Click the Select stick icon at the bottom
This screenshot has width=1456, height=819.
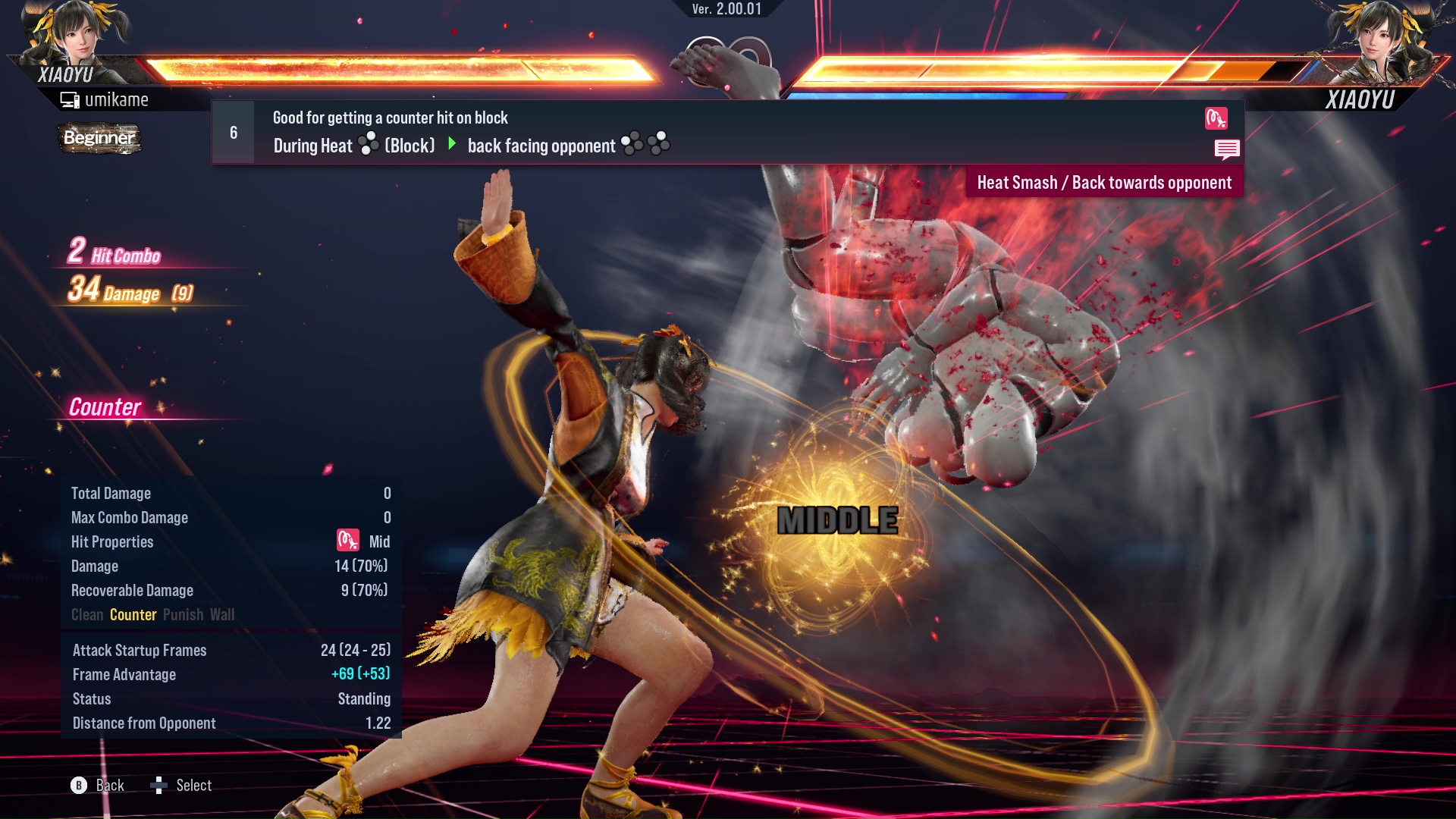click(160, 786)
